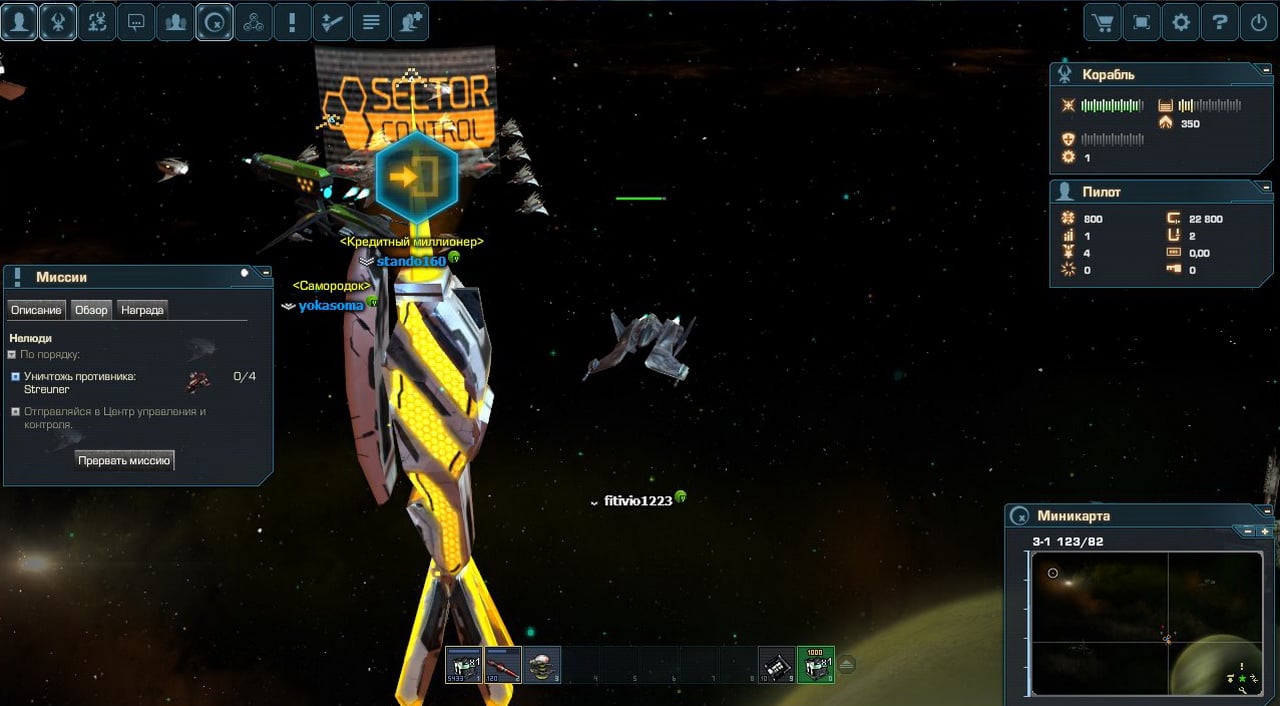
Task: Open the gear settings menu
Action: click(x=1181, y=21)
